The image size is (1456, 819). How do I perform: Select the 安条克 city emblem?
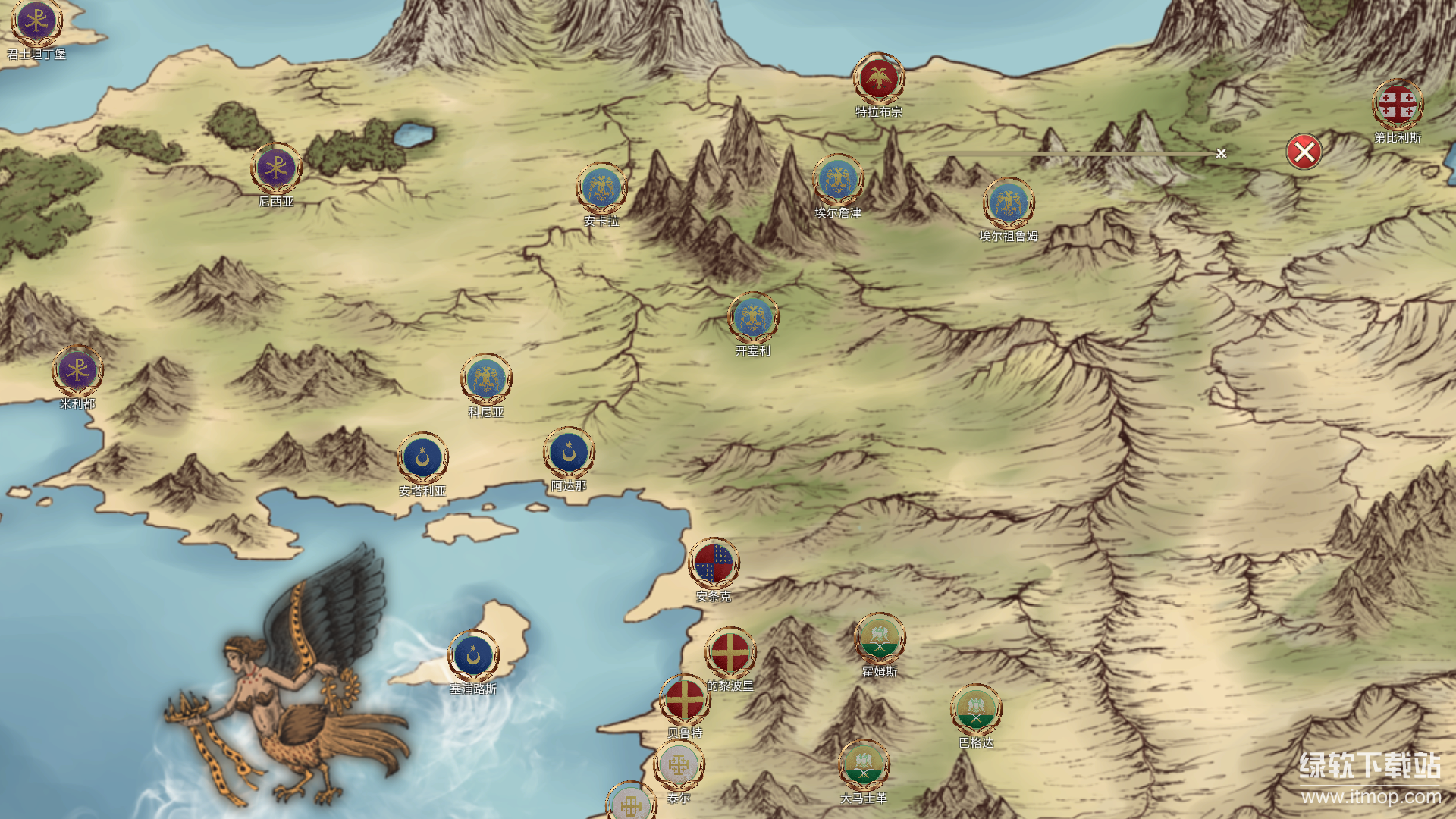tap(714, 564)
